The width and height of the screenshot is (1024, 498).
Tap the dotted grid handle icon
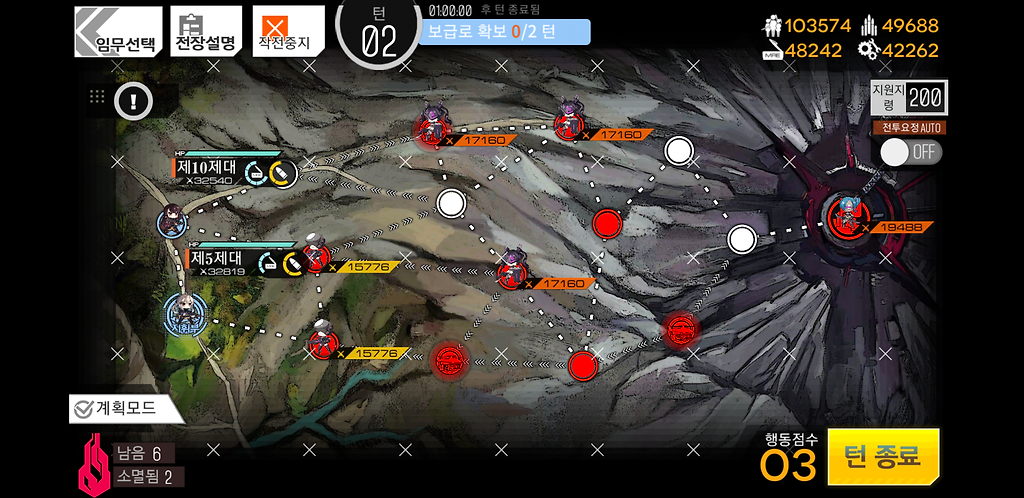pyautogui.click(x=97, y=97)
